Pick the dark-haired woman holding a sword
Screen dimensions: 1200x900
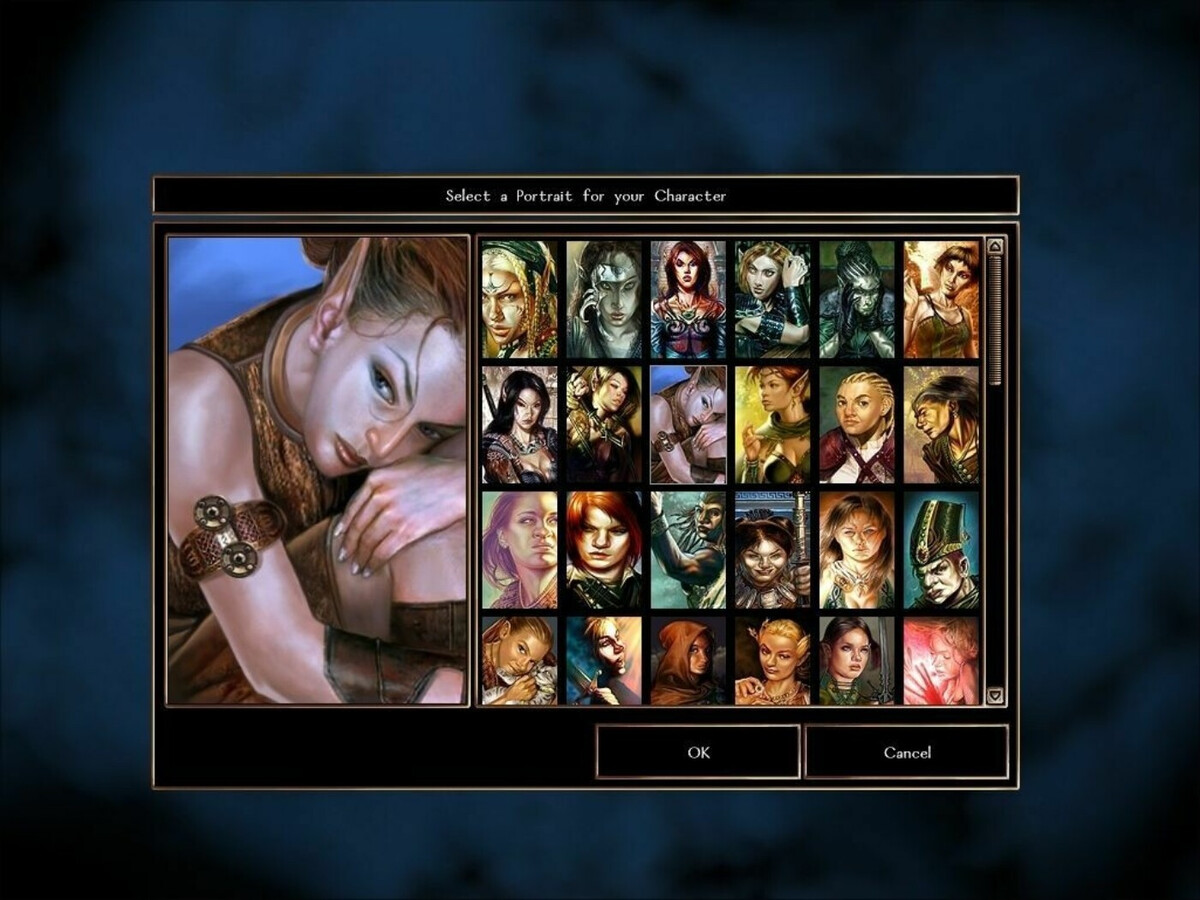click(x=858, y=661)
